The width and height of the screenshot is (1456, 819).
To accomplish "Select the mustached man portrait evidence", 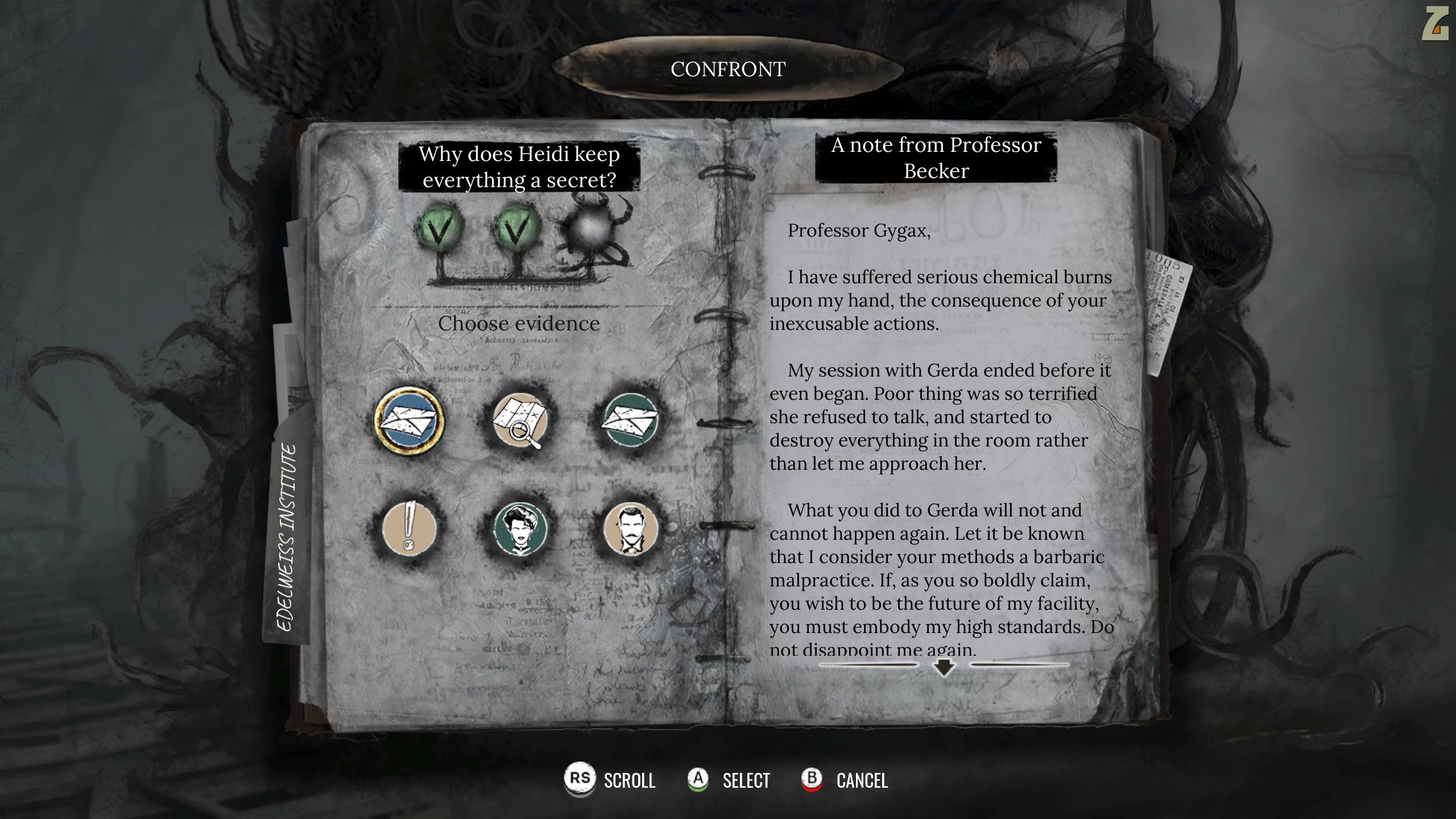I will pyautogui.click(x=630, y=530).
